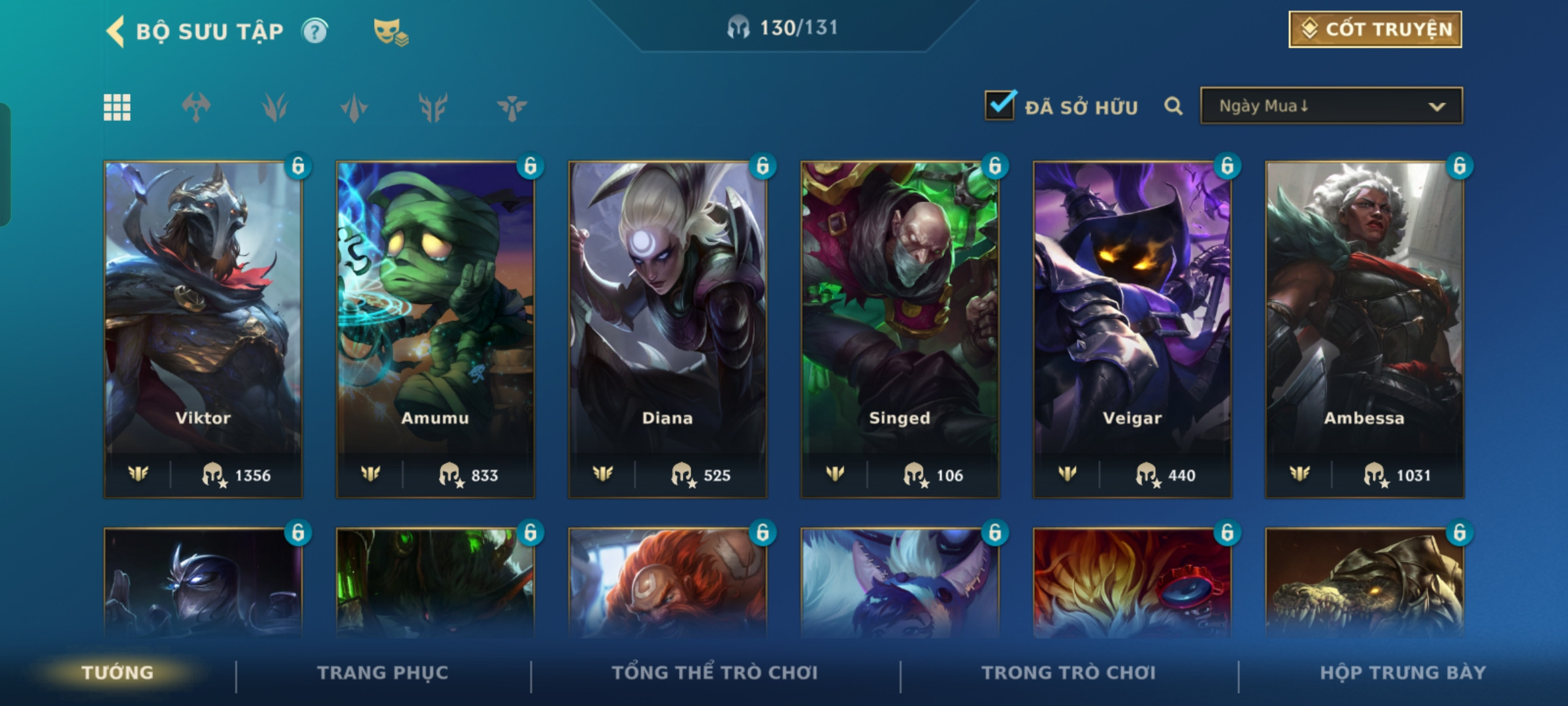Toggle the Đã Sở Hữu checkbox
This screenshot has height=706, width=1568.
(1000, 106)
